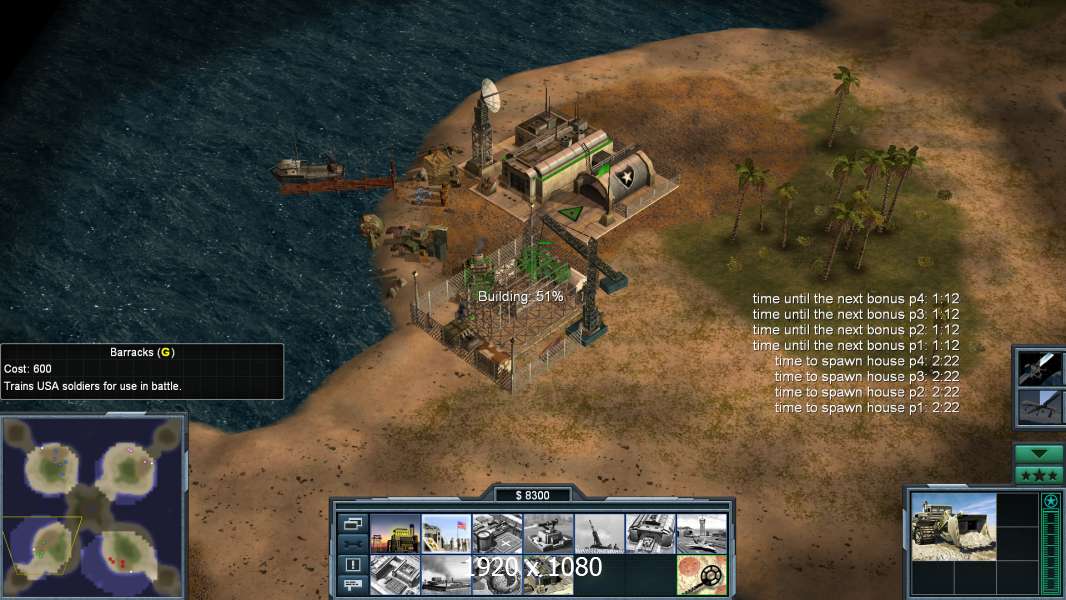
Task: Select the raised missile launcher build icon
Action: (599, 533)
